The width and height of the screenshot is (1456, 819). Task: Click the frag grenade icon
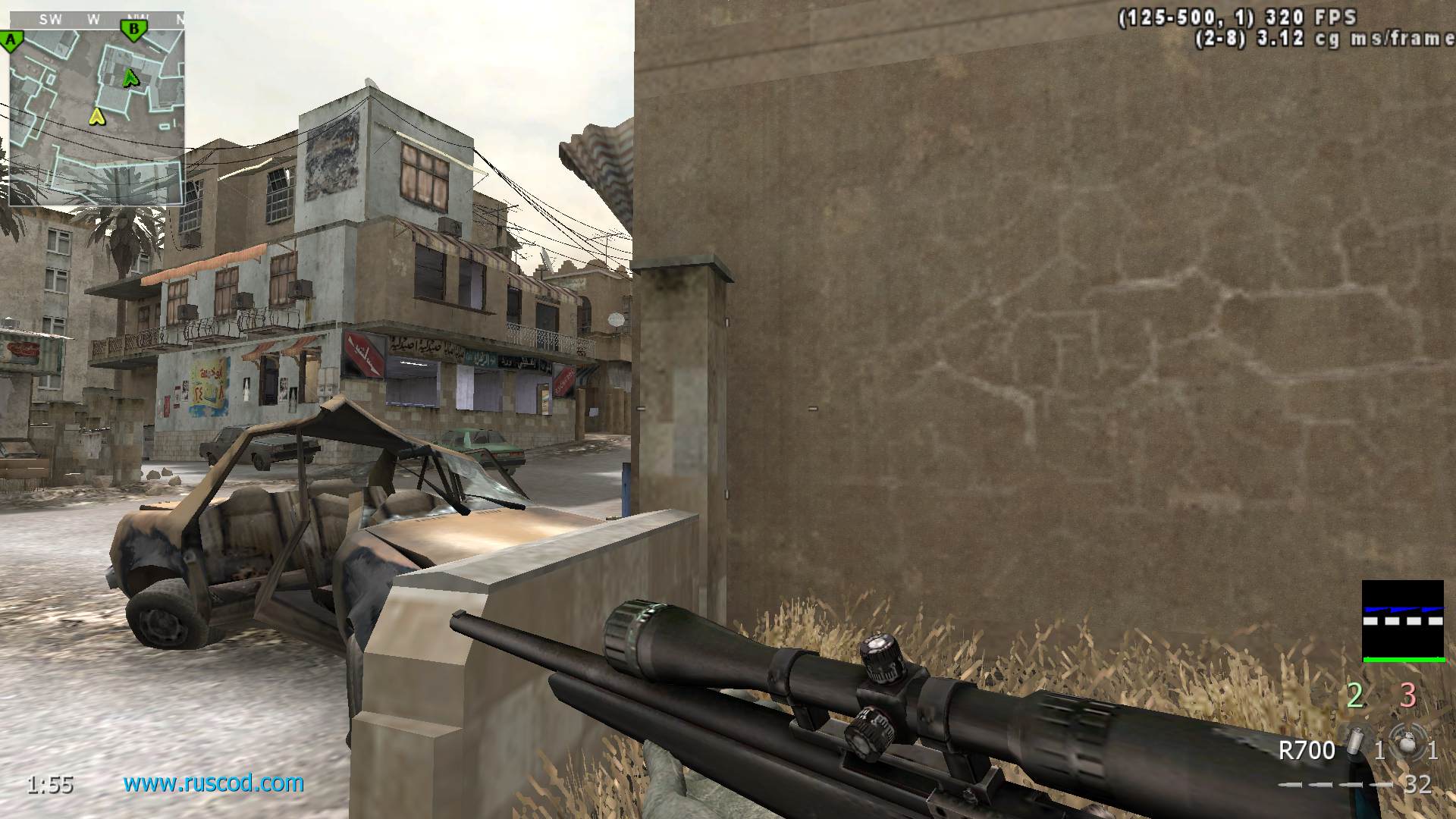pyautogui.click(x=1408, y=744)
